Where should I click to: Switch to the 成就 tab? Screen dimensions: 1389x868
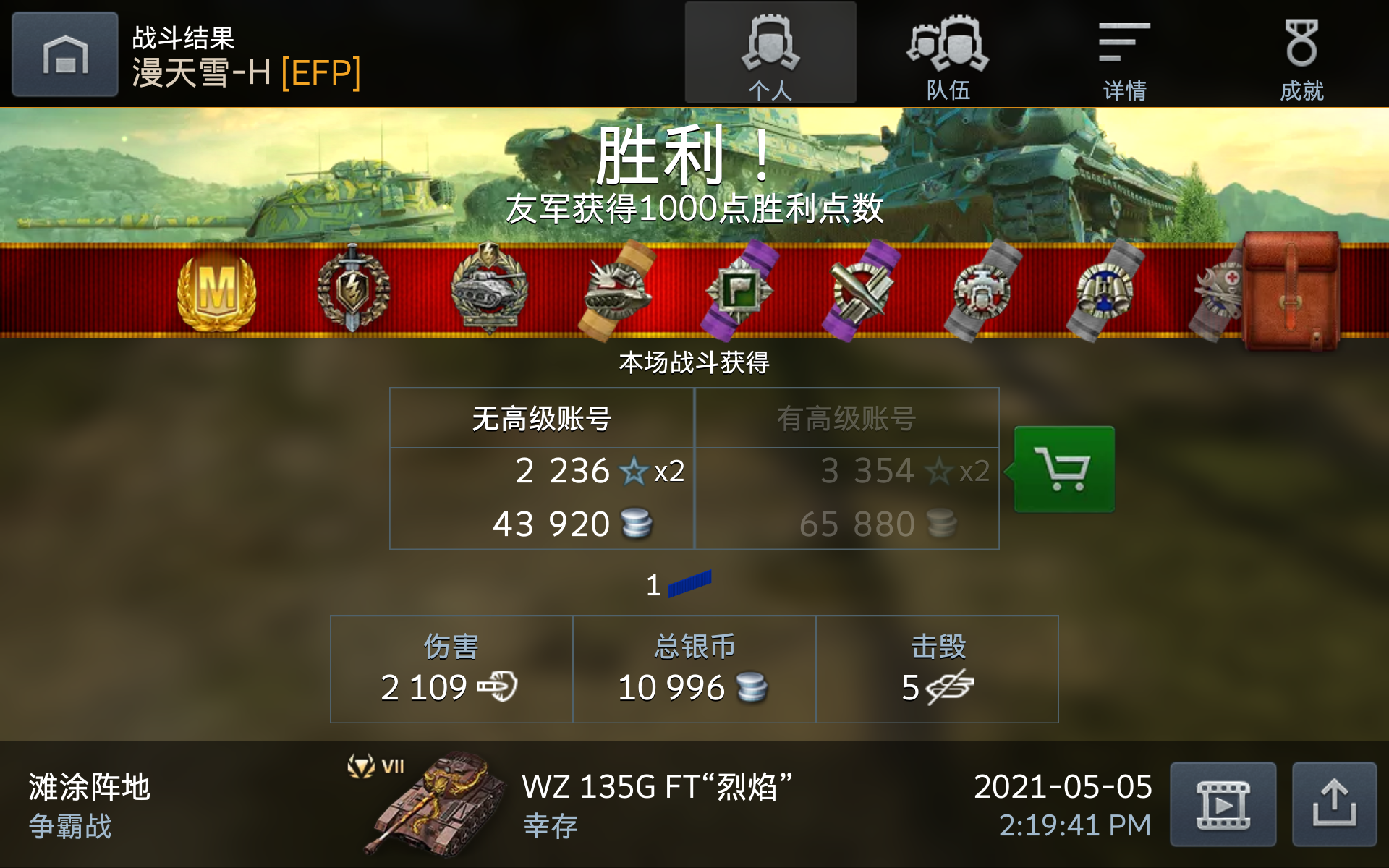click(1304, 54)
